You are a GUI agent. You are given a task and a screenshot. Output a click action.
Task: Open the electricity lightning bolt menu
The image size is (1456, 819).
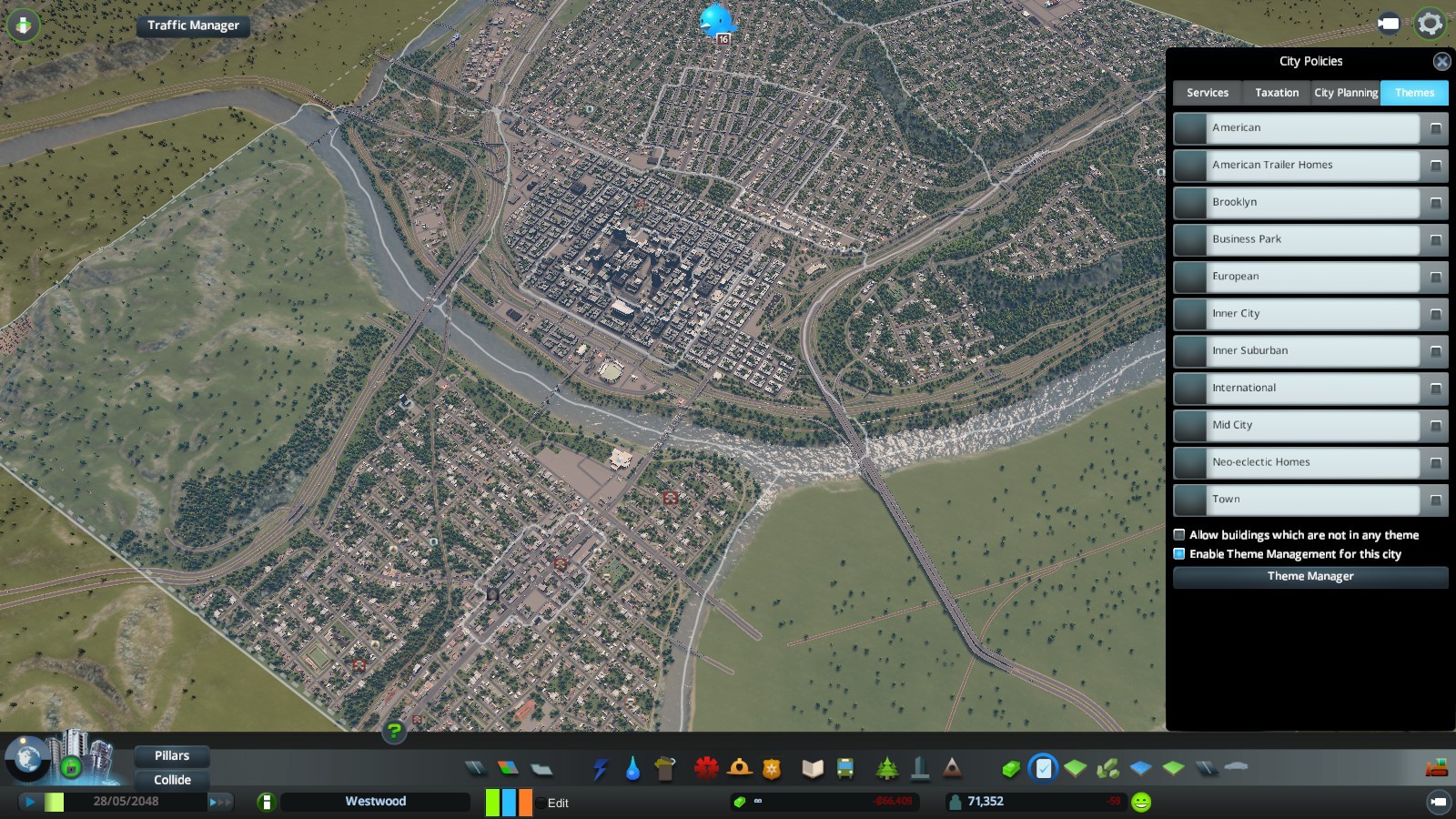[600, 769]
